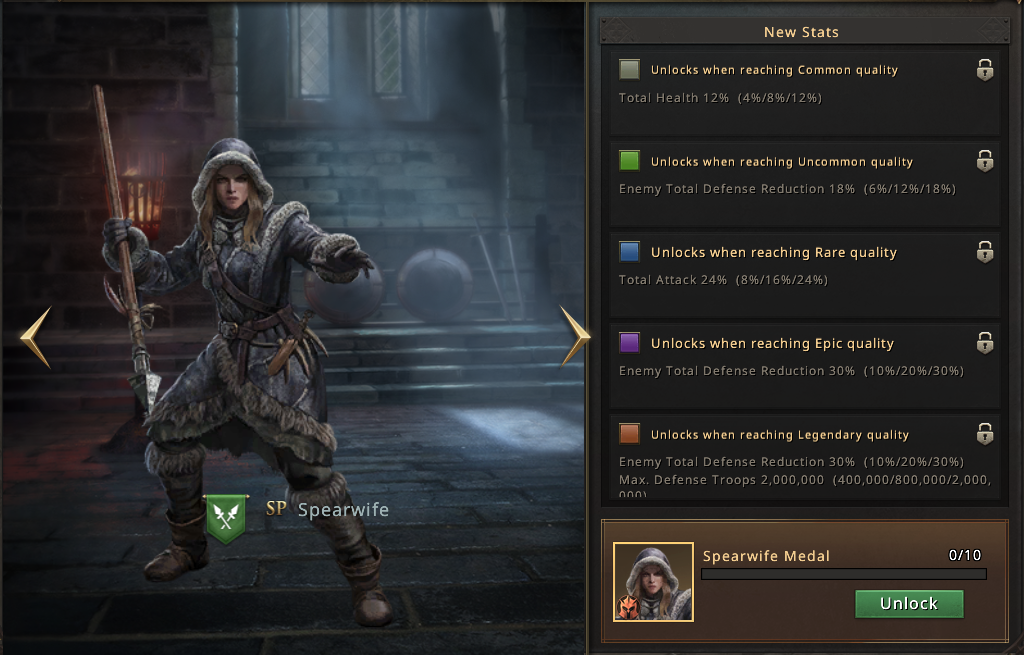Image resolution: width=1024 pixels, height=655 pixels.
Task: Click the Legendary quality lock icon
Action: click(x=985, y=434)
